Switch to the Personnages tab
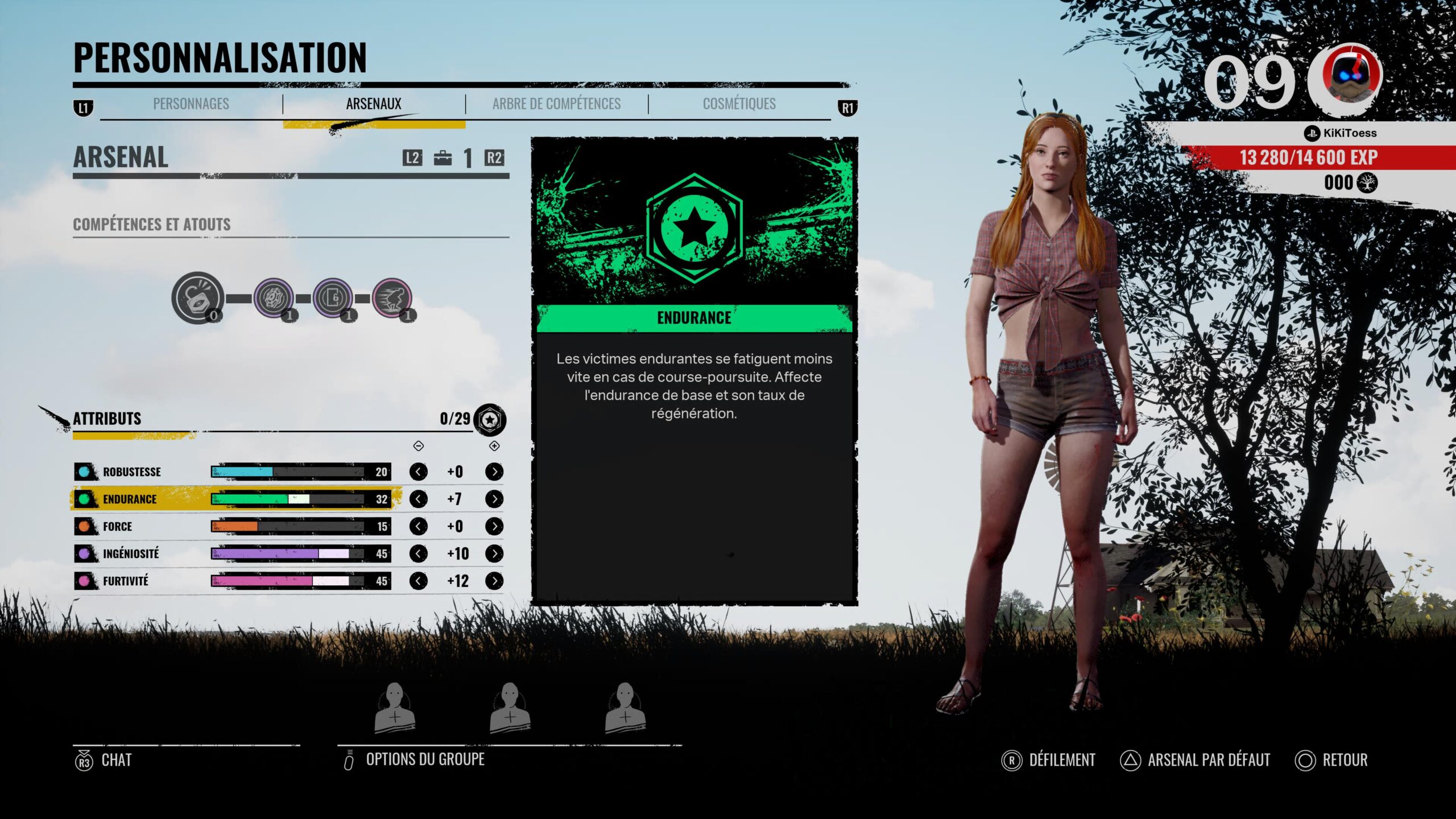 tap(191, 104)
